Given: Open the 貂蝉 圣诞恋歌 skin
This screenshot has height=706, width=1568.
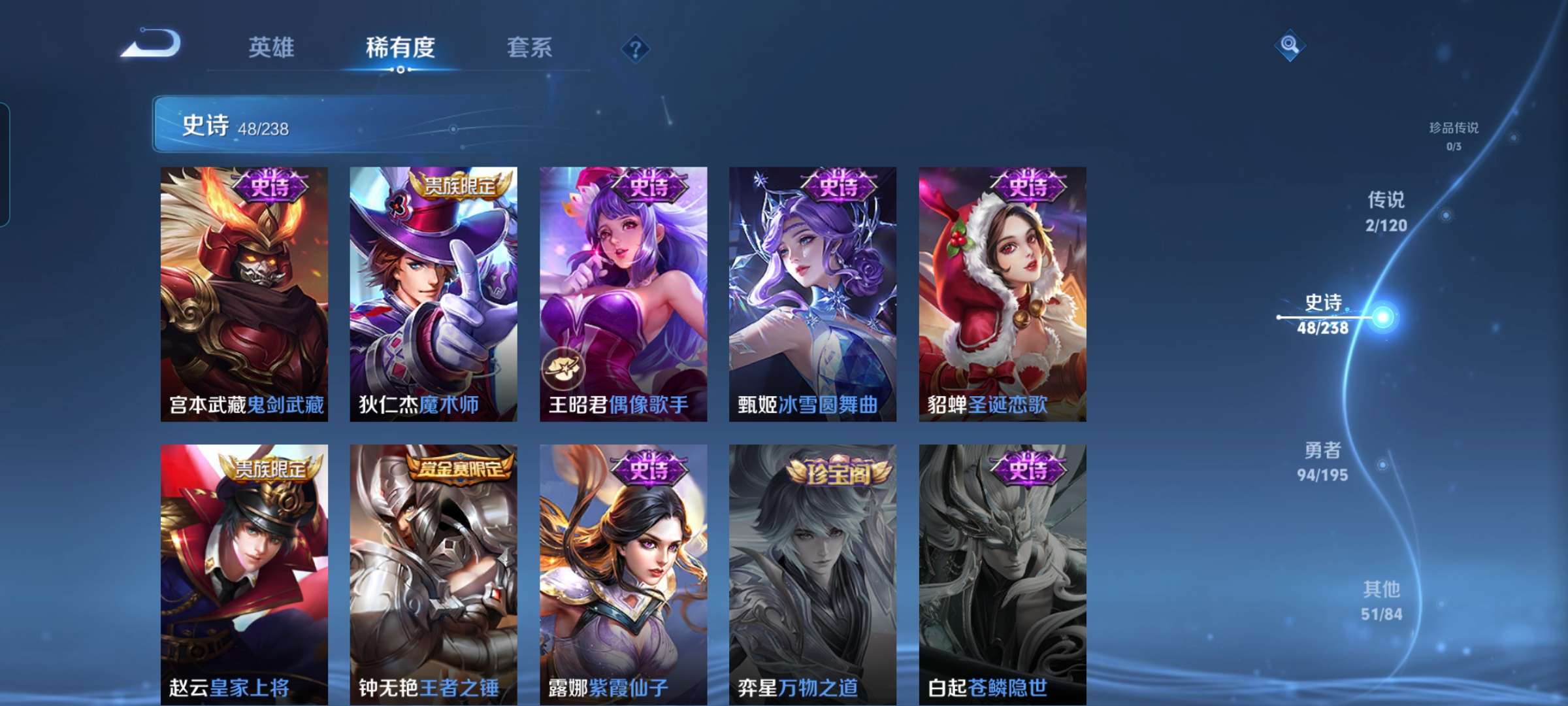Looking at the screenshot, I should 1003,294.
